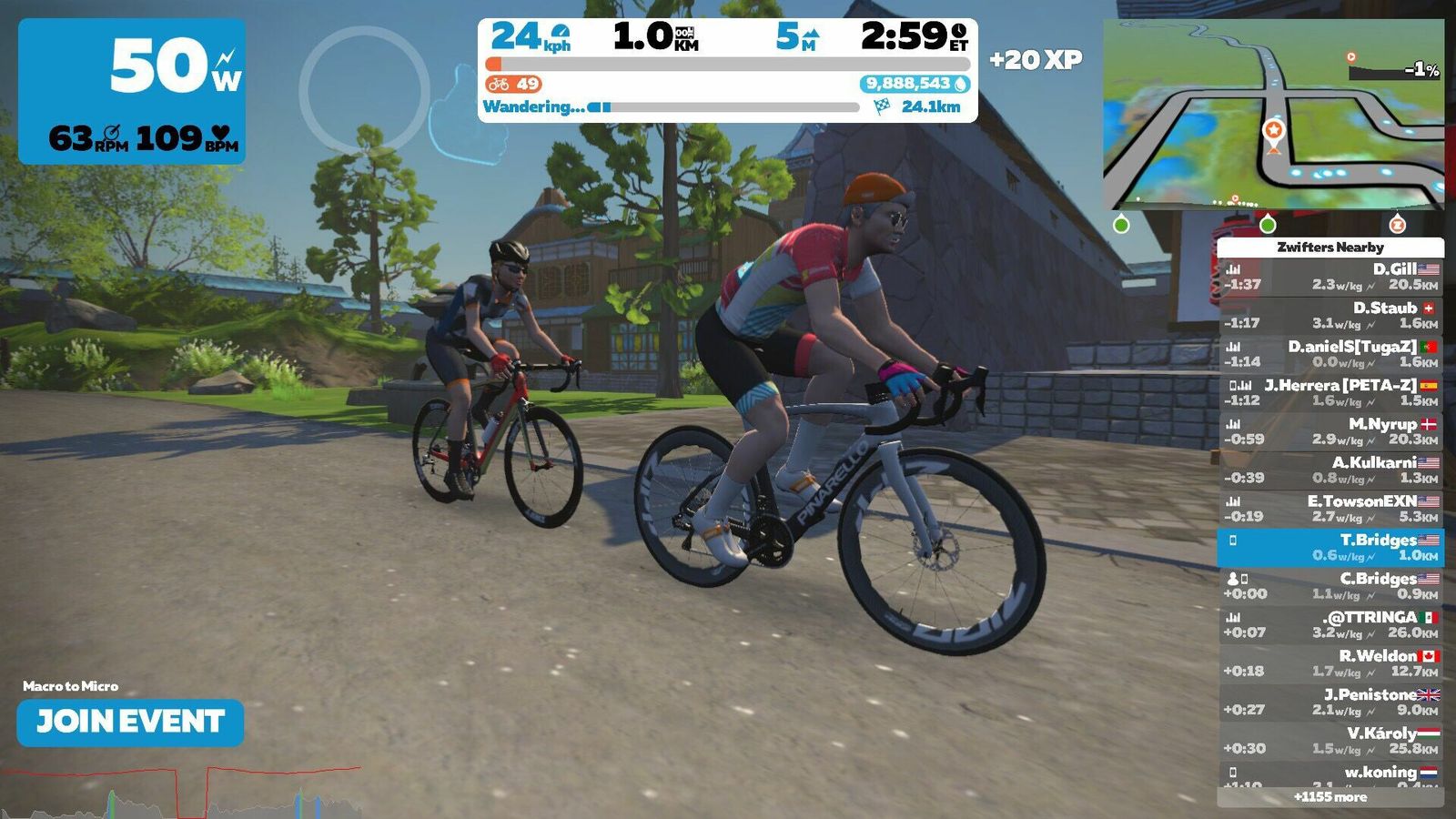This screenshot has width=1456, height=819.
Task: Join the Macro to Micro event
Action: click(x=130, y=723)
